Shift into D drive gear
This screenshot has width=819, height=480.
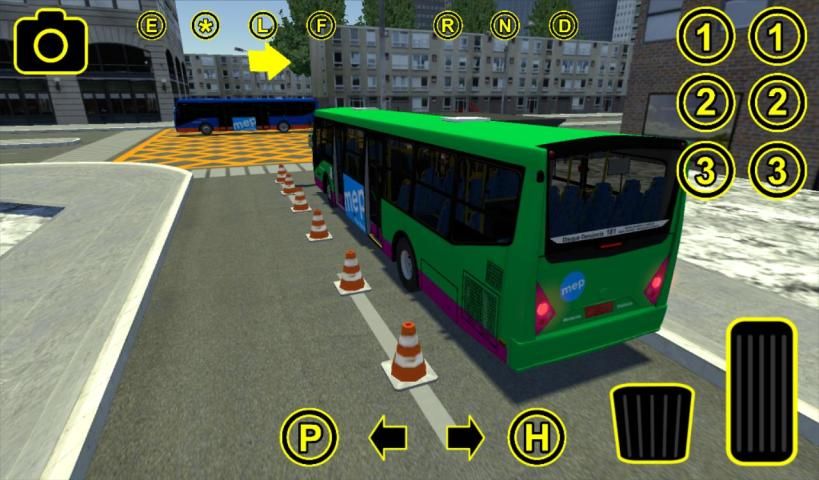point(564,25)
